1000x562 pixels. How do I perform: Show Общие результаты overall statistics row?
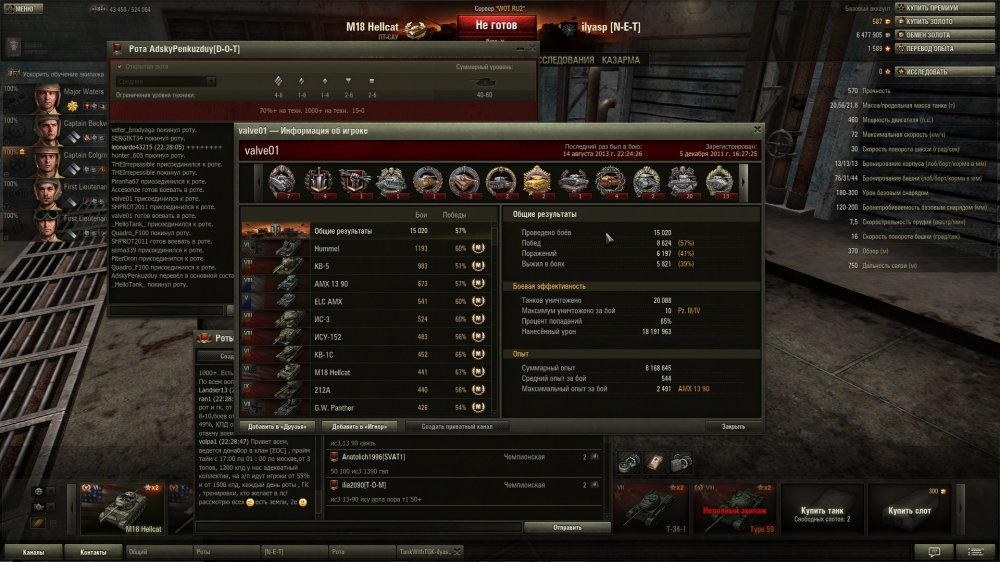pos(366,230)
